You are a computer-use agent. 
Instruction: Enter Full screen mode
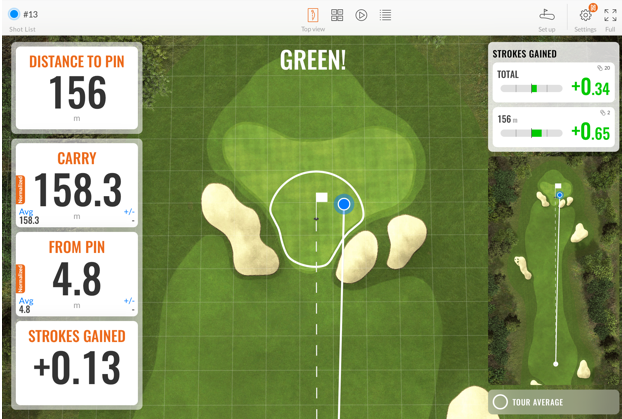(x=610, y=17)
